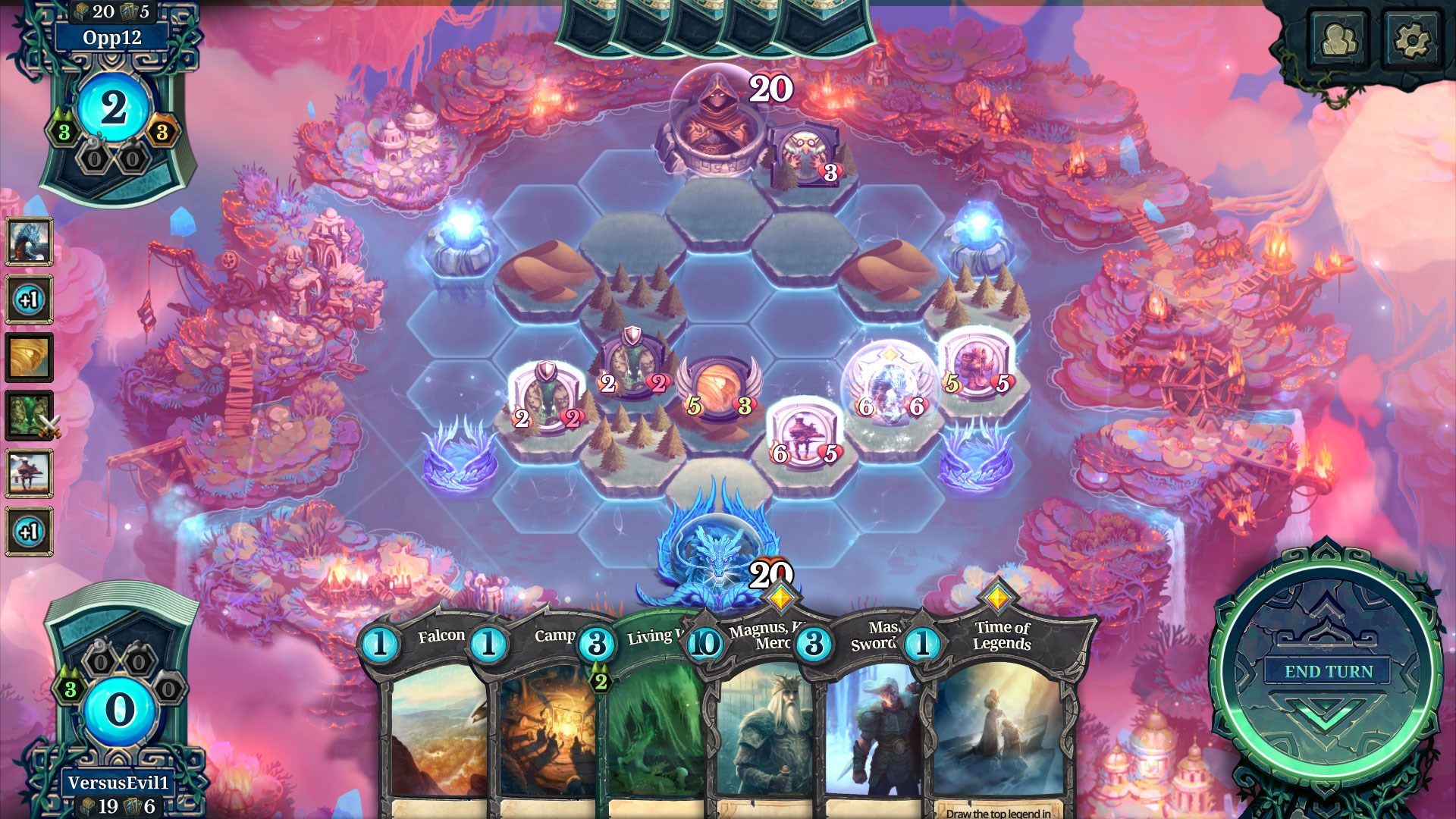Click the +1 faeria entry in the history sidebar

tap(30, 300)
